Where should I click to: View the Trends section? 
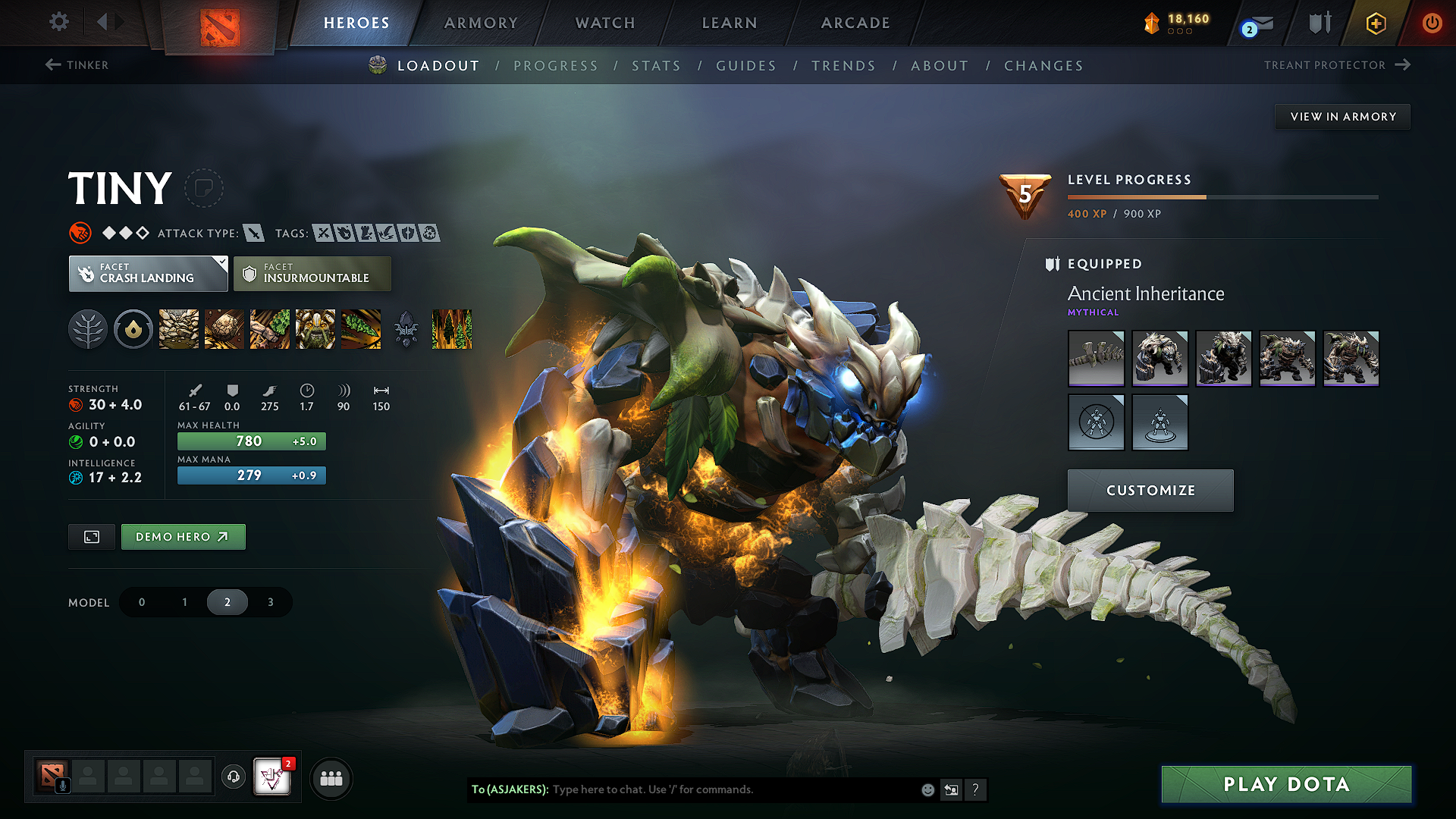point(843,66)
